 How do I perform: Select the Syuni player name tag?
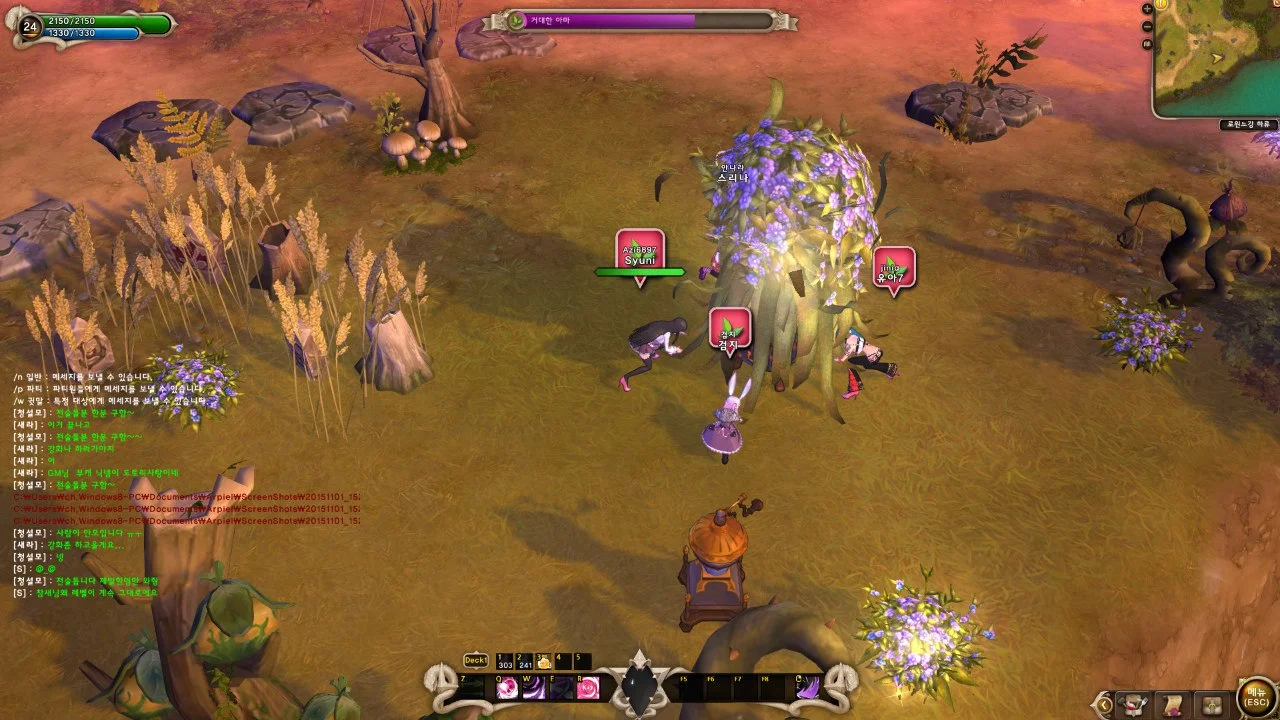[640, 253]
